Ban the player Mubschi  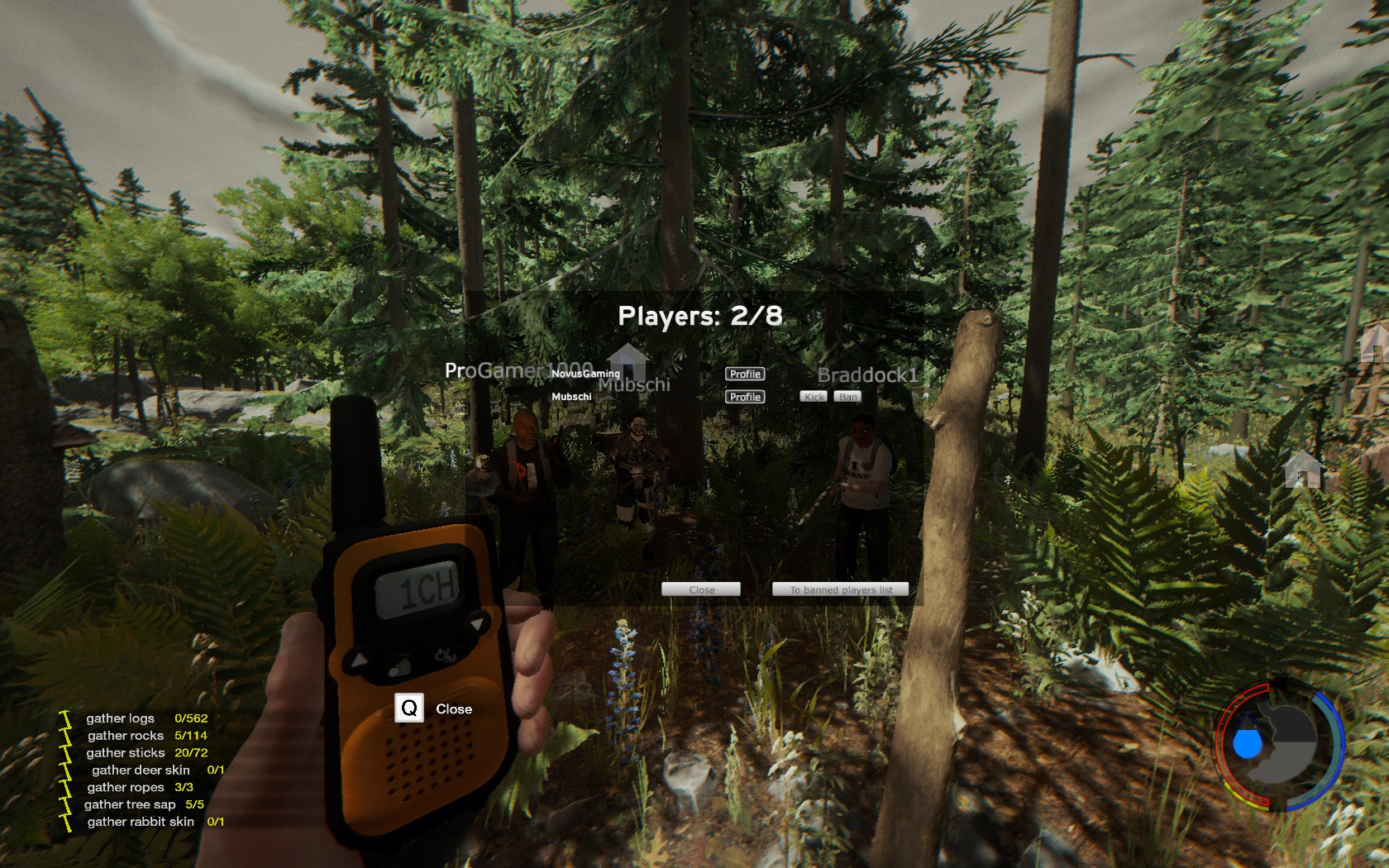pyautogui.click(x=848, y=397)
